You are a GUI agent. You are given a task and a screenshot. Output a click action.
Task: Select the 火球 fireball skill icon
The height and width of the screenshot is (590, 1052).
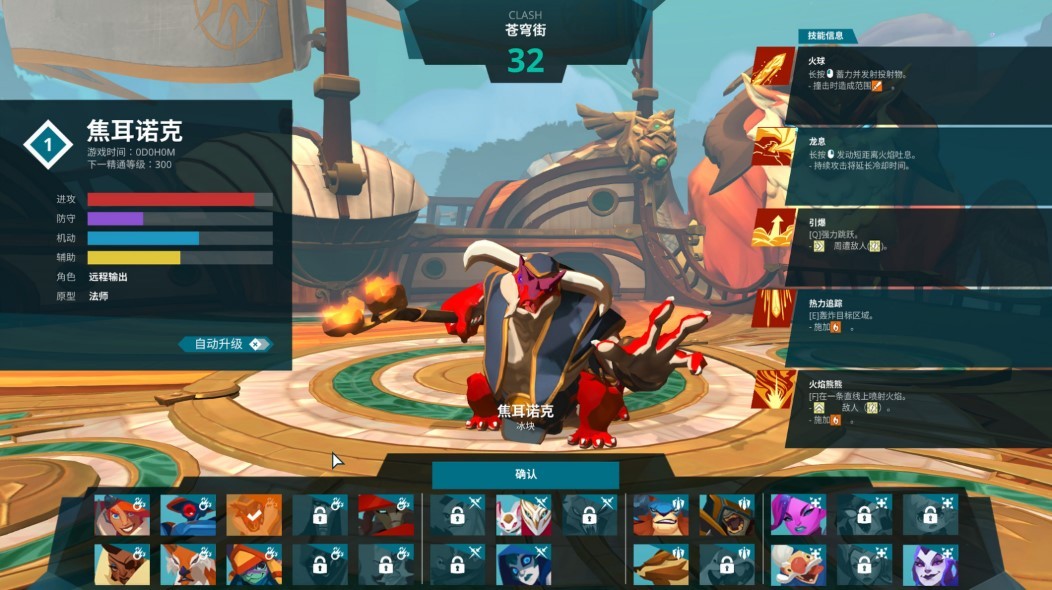click(x=774, y=69)
